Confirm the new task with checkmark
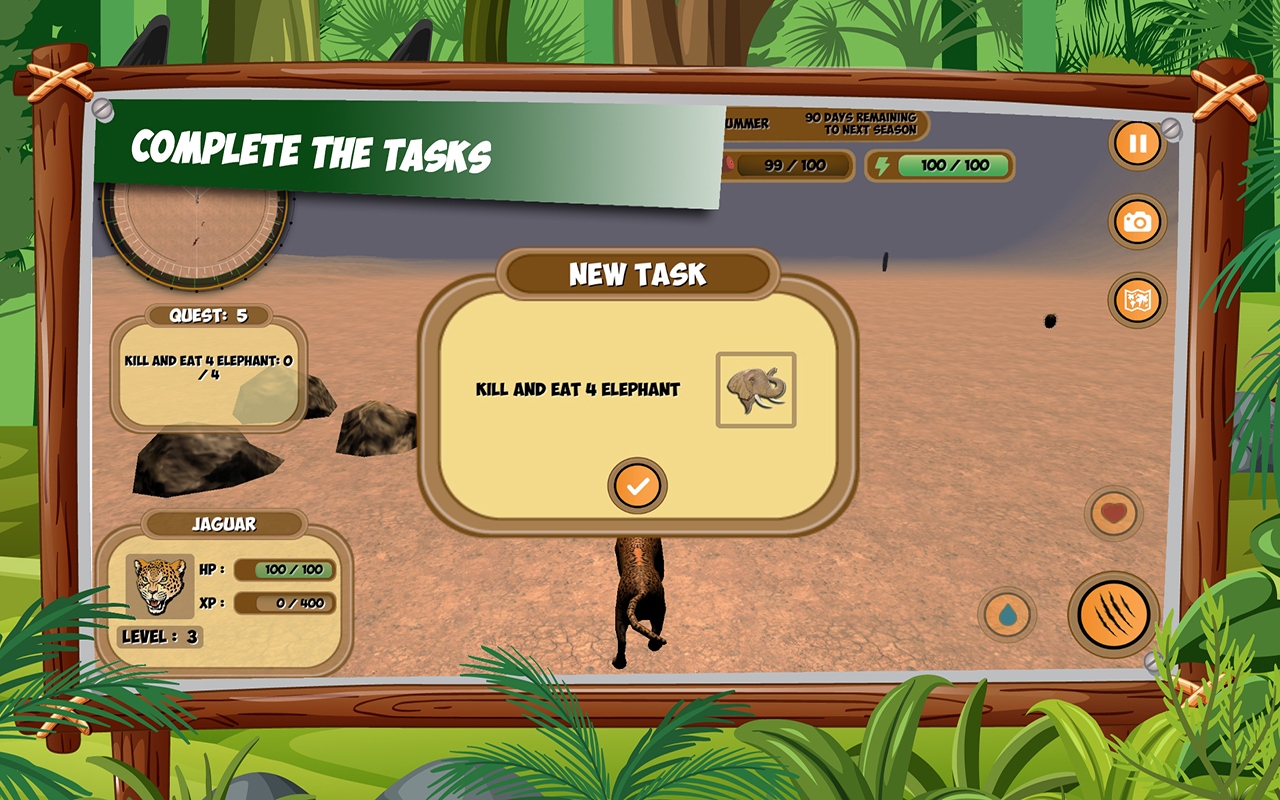Image resolution: width=1280 pixels, height=800 pixels. [638, 483]
